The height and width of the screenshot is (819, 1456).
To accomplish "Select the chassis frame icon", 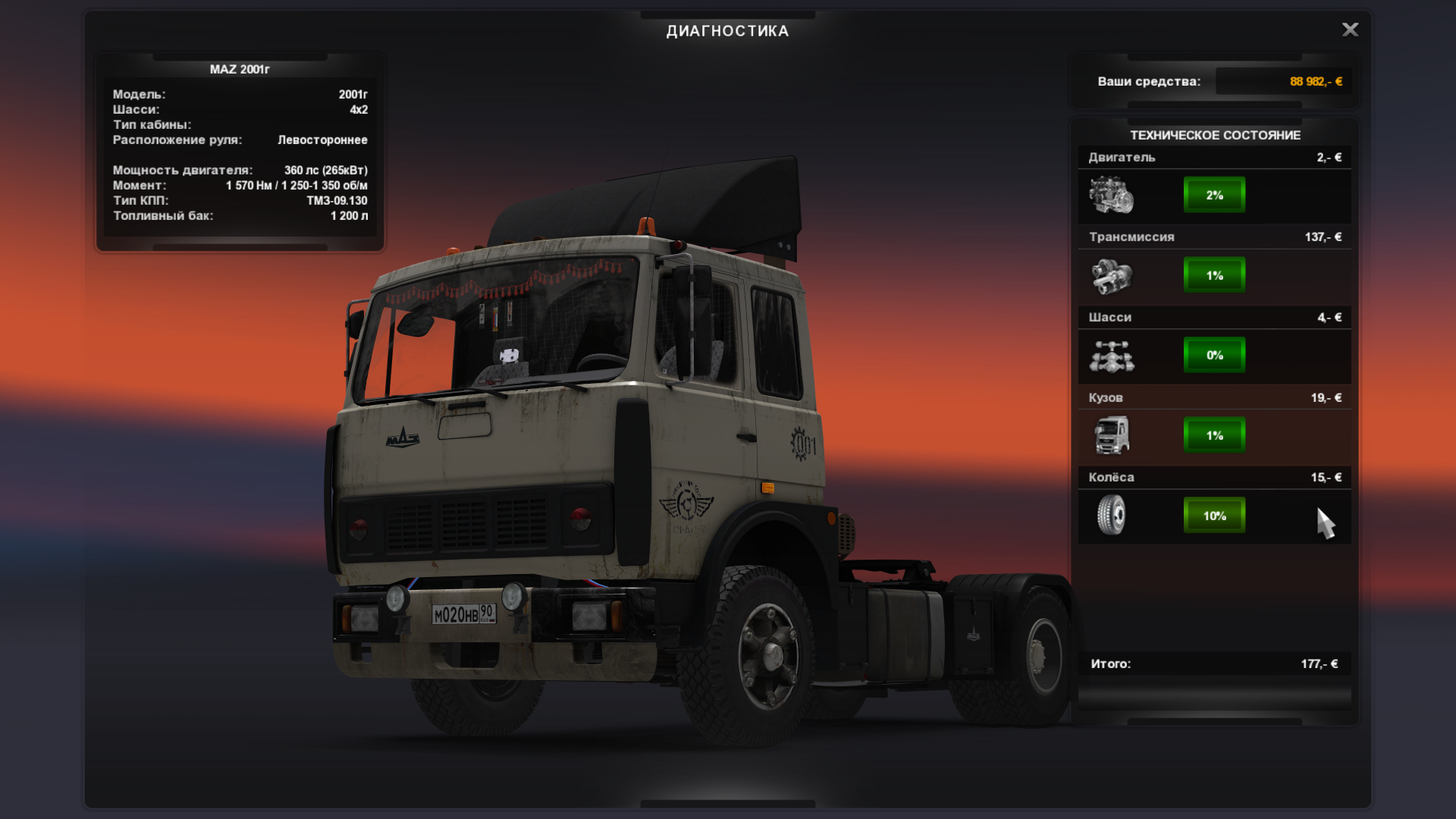I will (1111, 356).
